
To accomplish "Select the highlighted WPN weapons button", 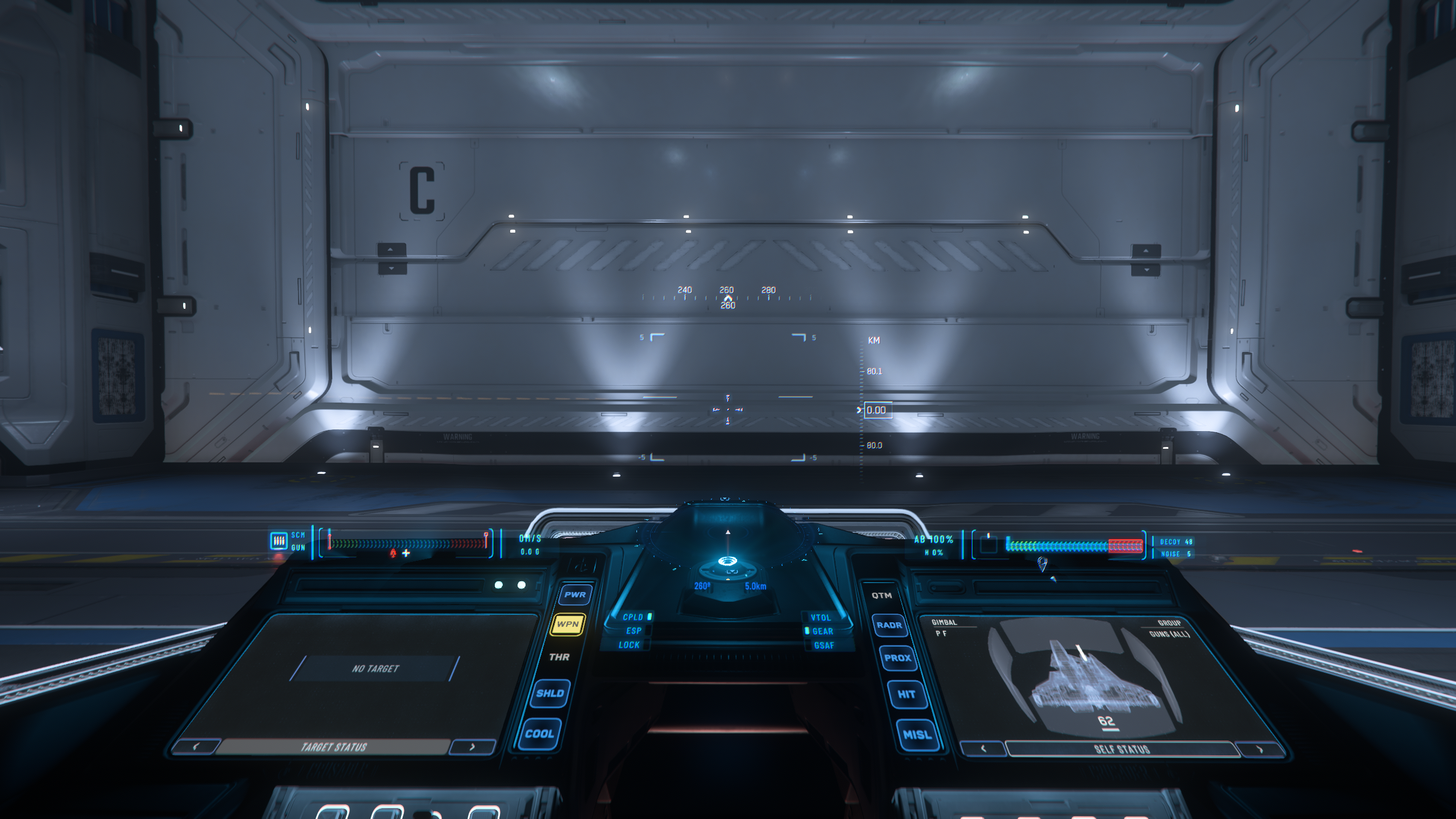I will tap(568, 624).
